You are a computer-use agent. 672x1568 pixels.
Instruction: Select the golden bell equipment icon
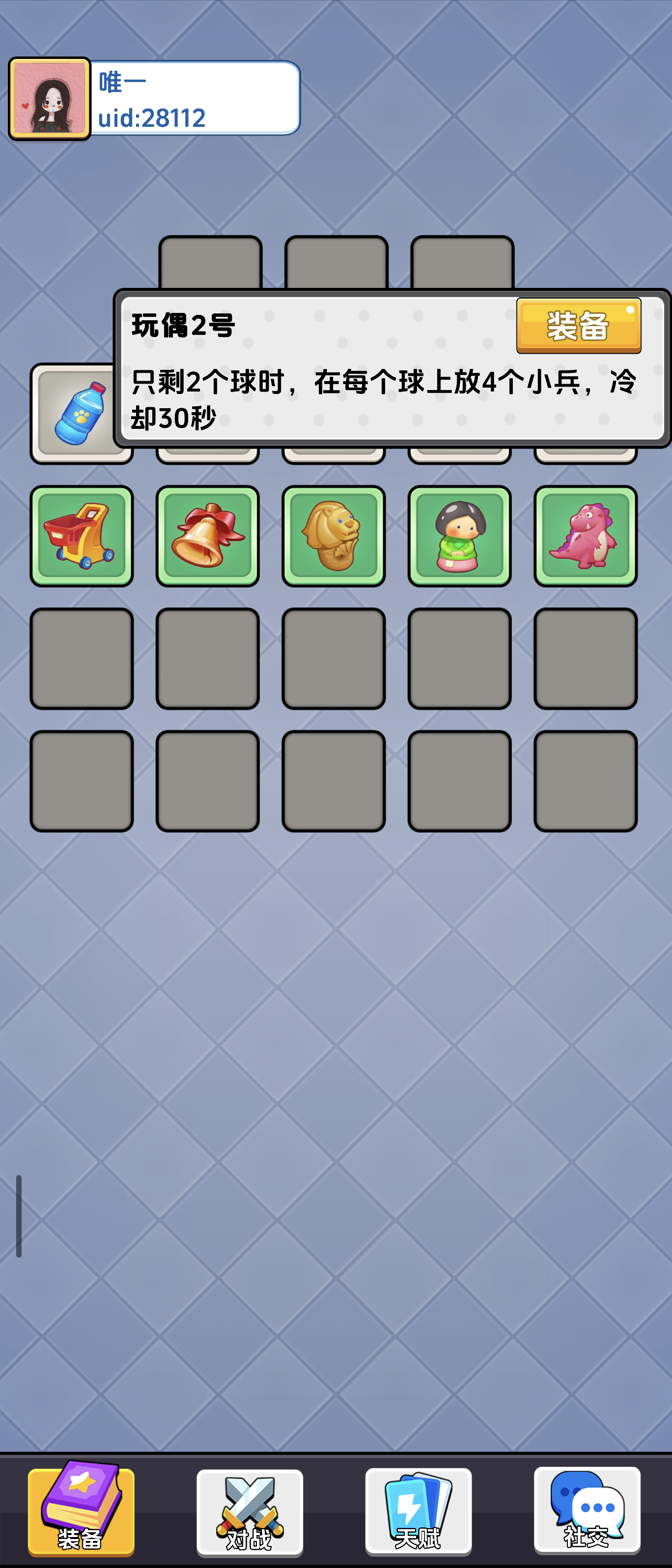point(208,535)
